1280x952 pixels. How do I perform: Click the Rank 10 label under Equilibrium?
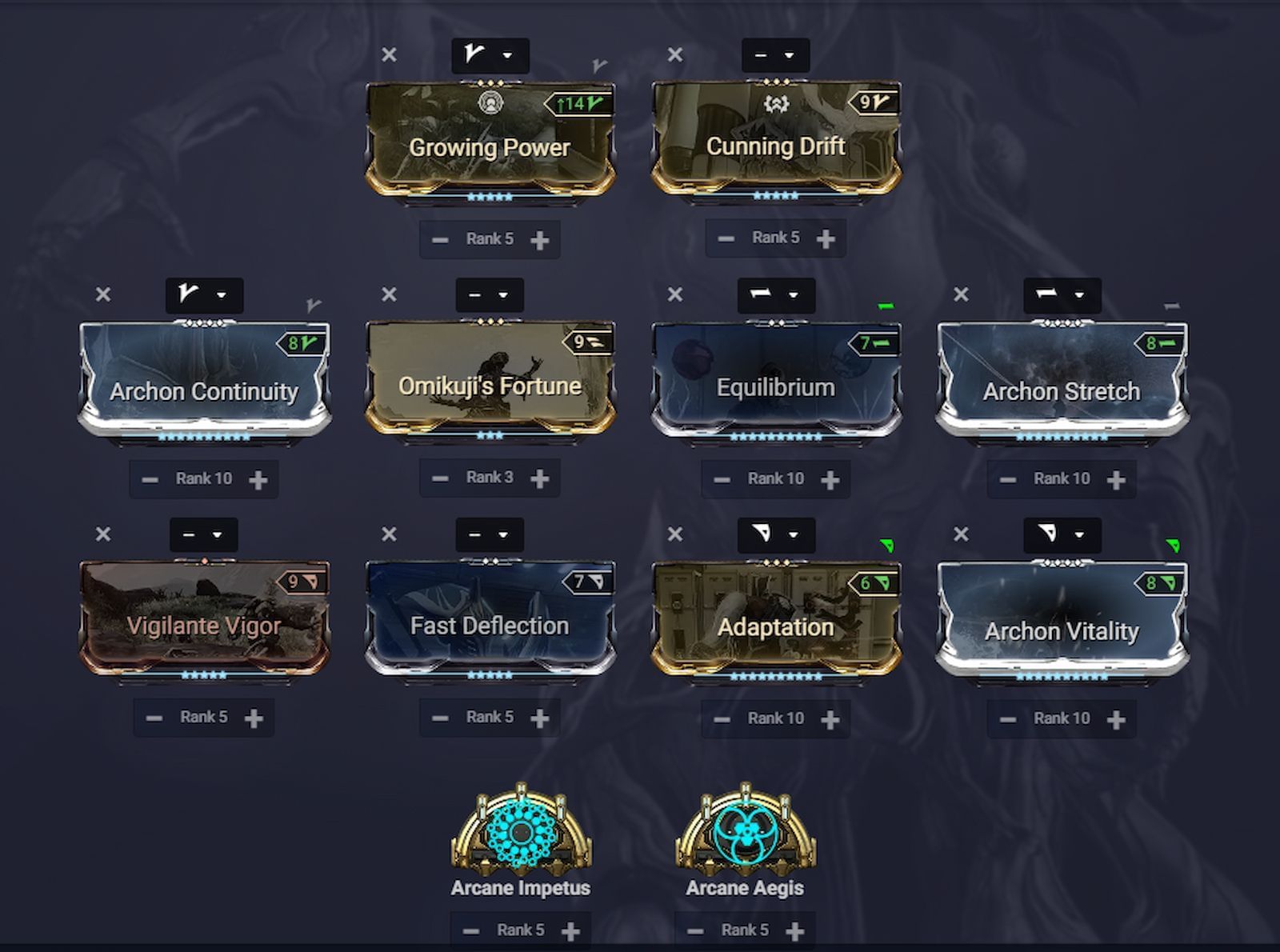pyautogui.click(x=774, y=478)
